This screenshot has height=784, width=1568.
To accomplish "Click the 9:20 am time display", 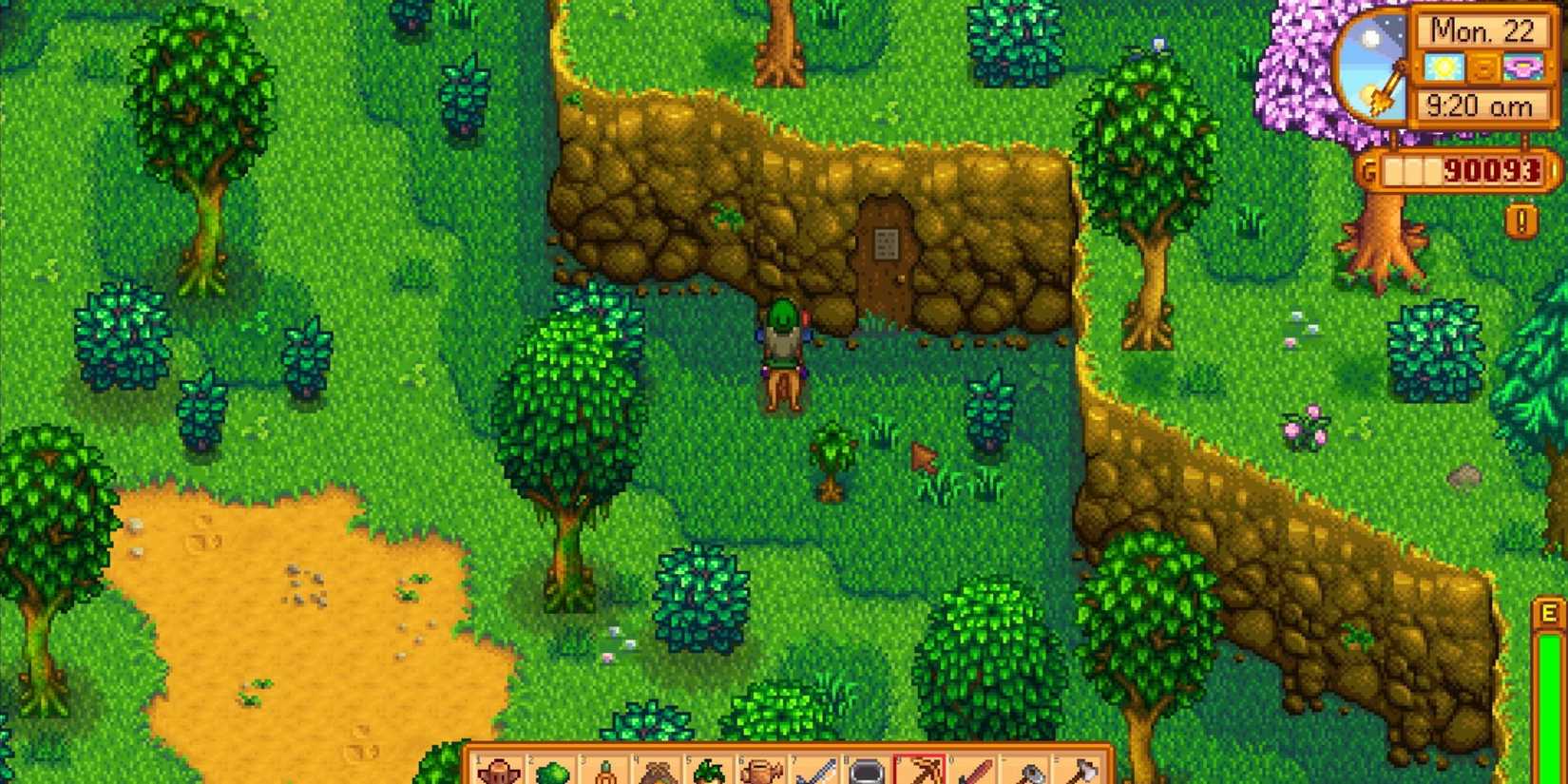I will pyautogui.click(x=1479, y=107).
